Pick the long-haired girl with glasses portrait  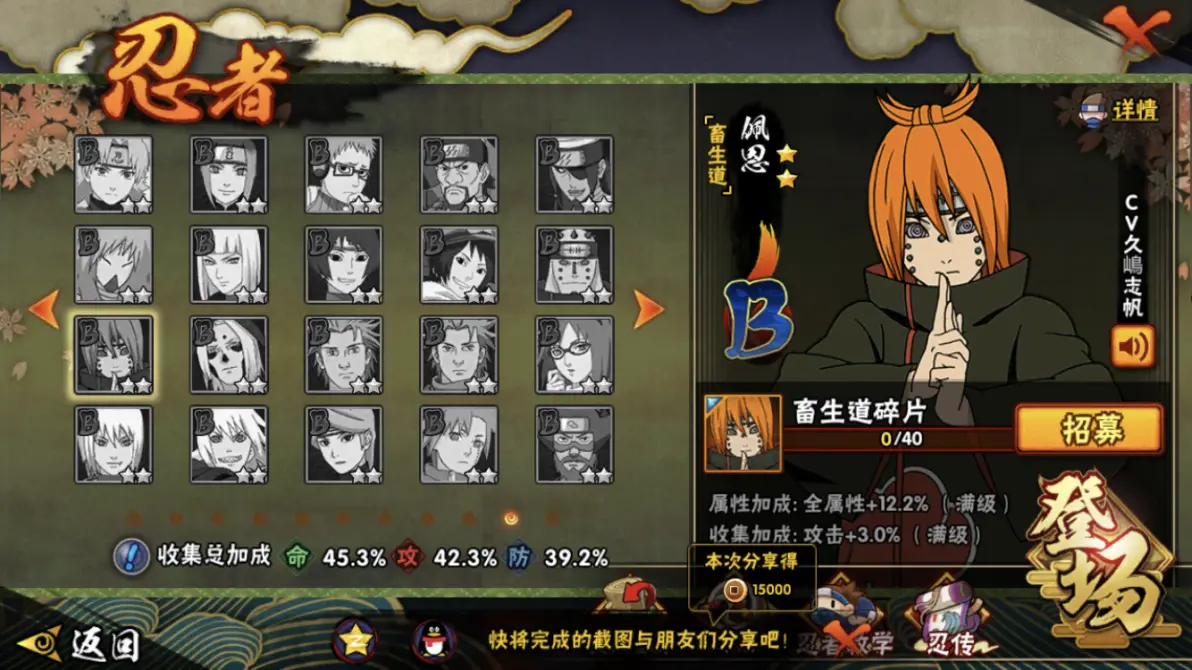574,355
